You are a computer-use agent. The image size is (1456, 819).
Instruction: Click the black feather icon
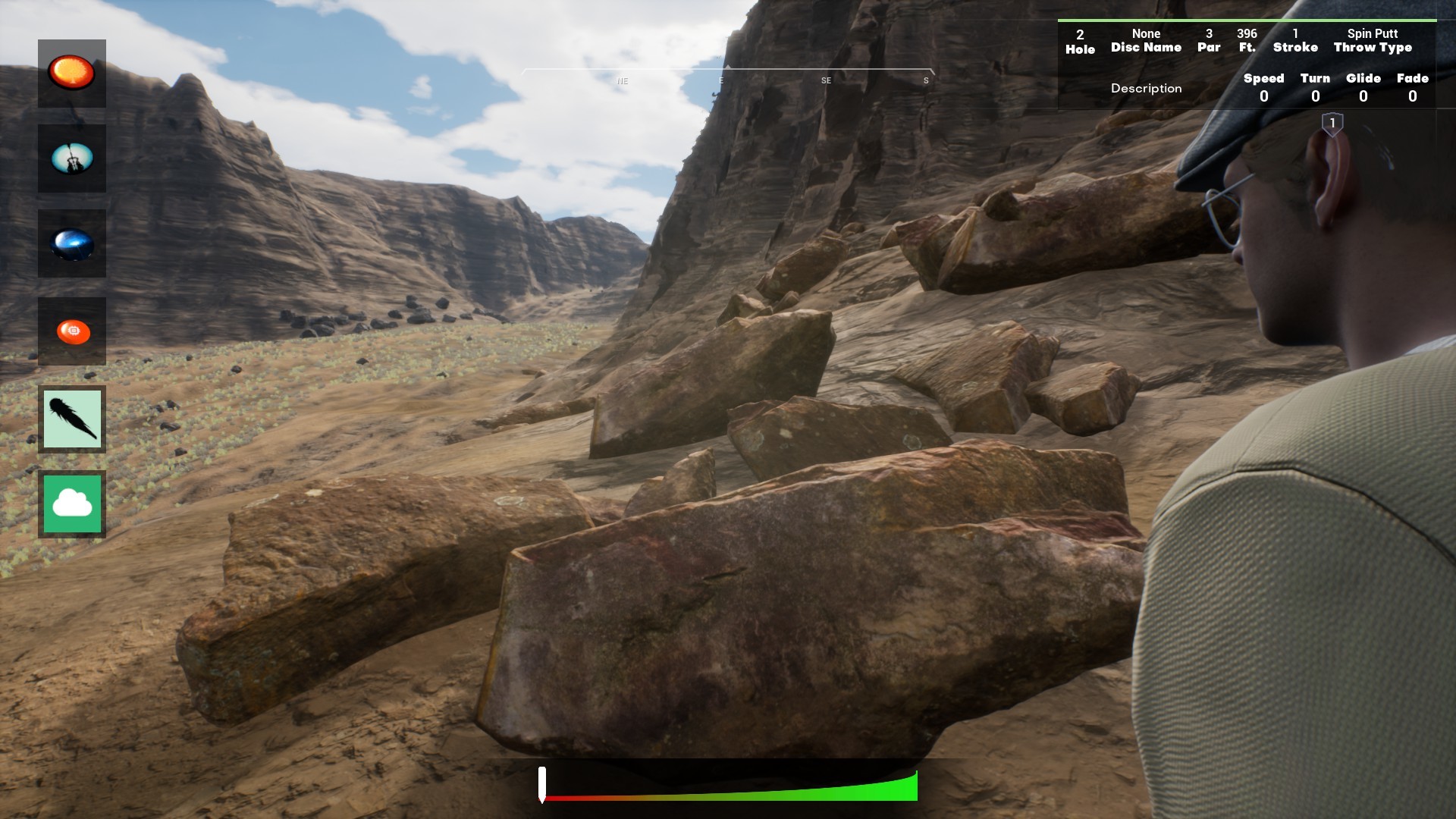click(72, 419)
